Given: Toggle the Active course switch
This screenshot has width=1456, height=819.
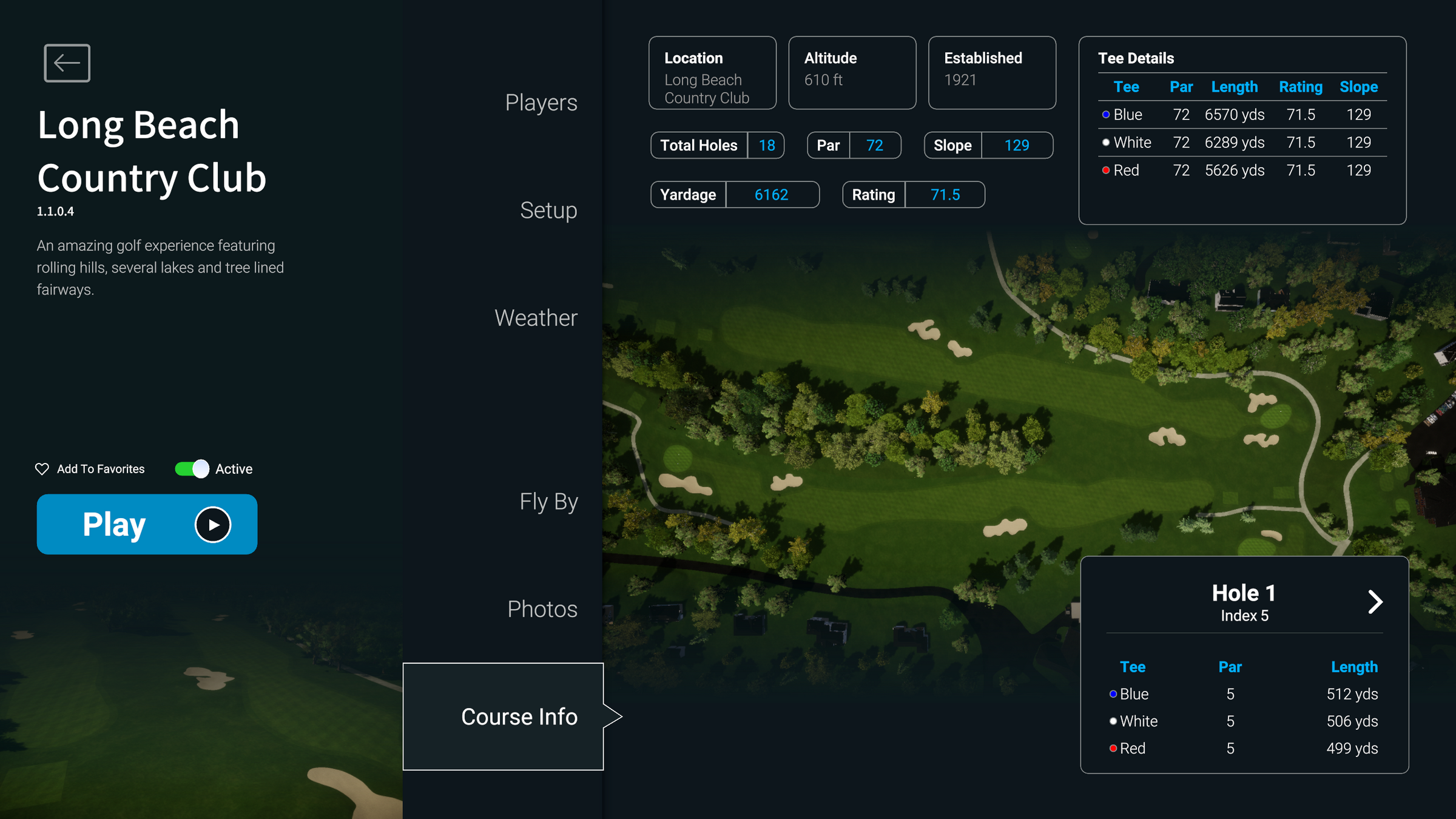Looking at the screenshot, I should 192,468.
